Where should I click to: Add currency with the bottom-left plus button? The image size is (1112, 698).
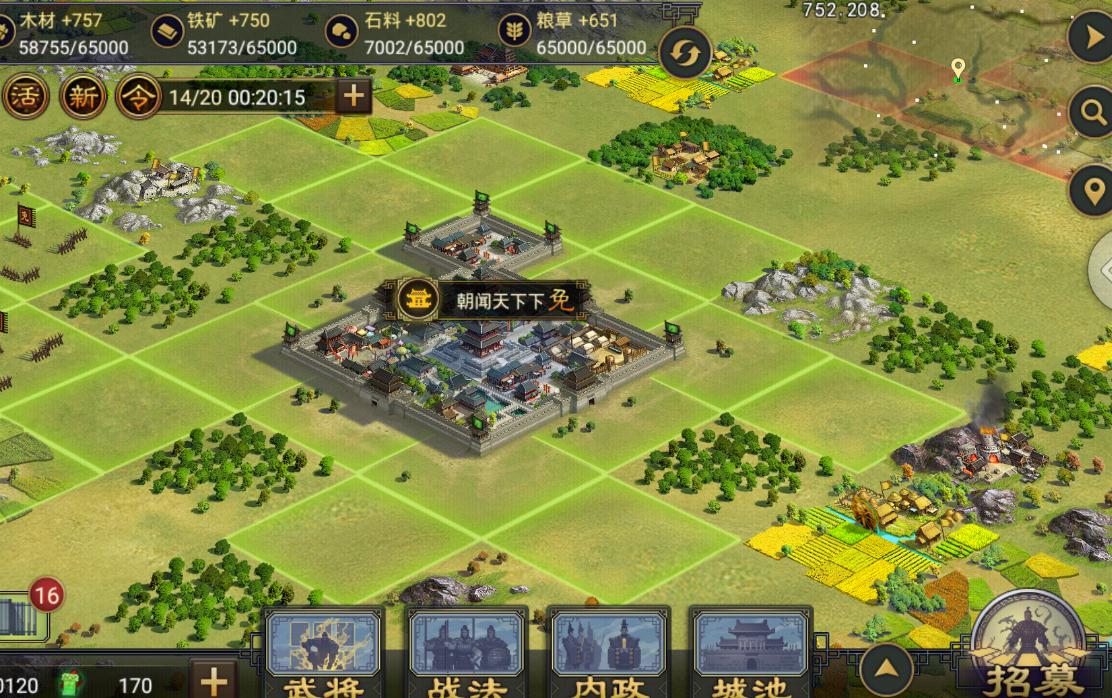coord(214,680)
